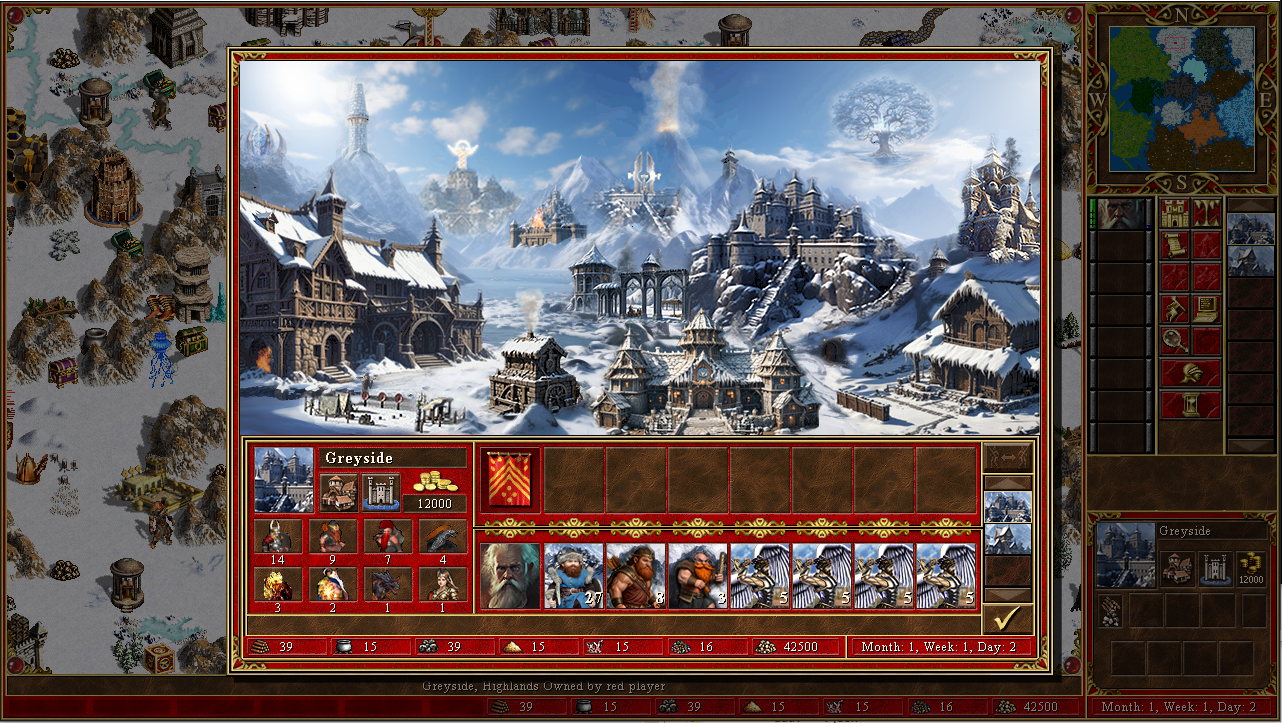Click the red chevron banner garrison slot

(510, 480)
